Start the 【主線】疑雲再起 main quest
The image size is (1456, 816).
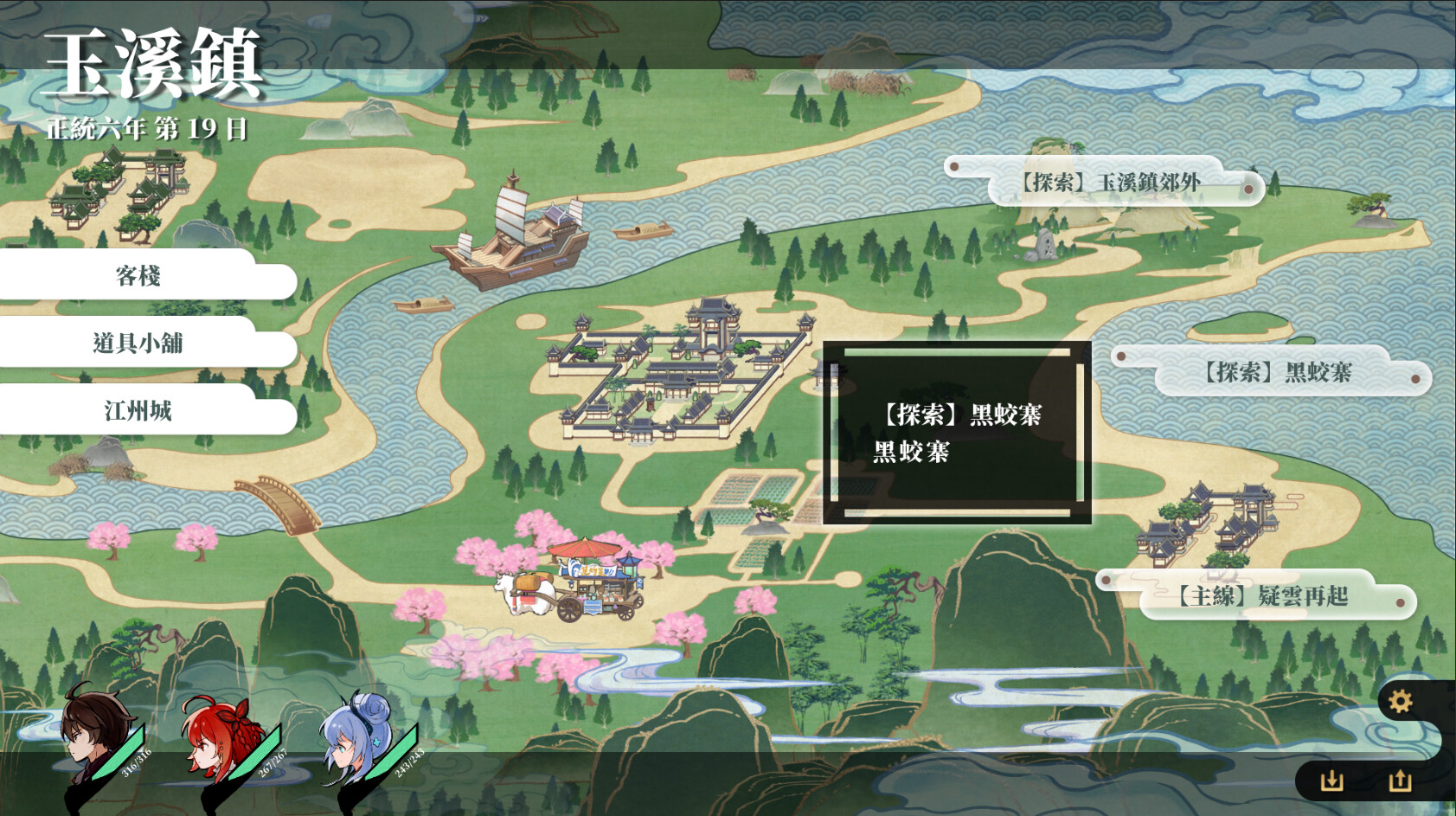(x=1260, y=596)
